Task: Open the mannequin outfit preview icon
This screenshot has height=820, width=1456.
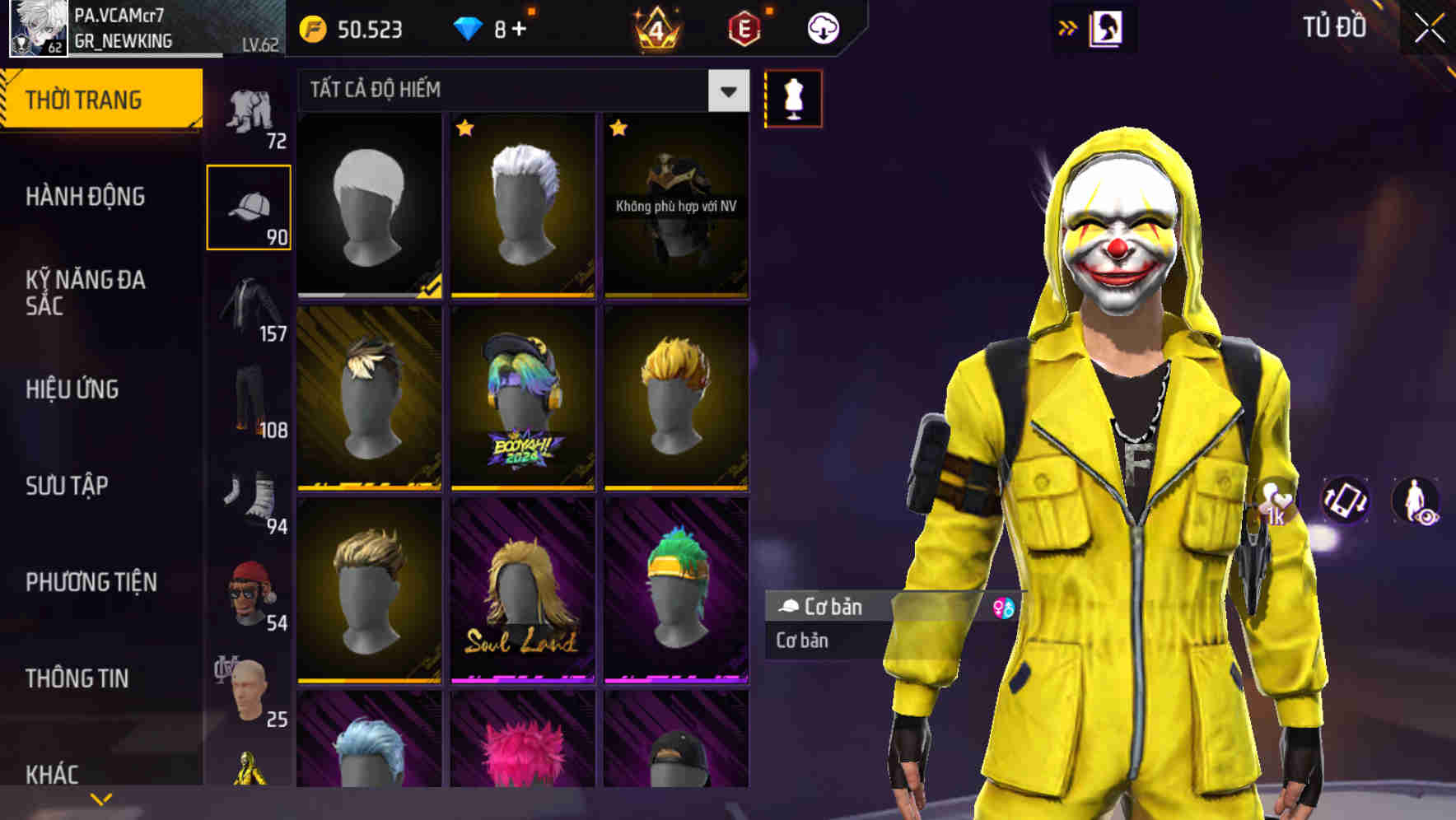Action: (x=793, y=99)
